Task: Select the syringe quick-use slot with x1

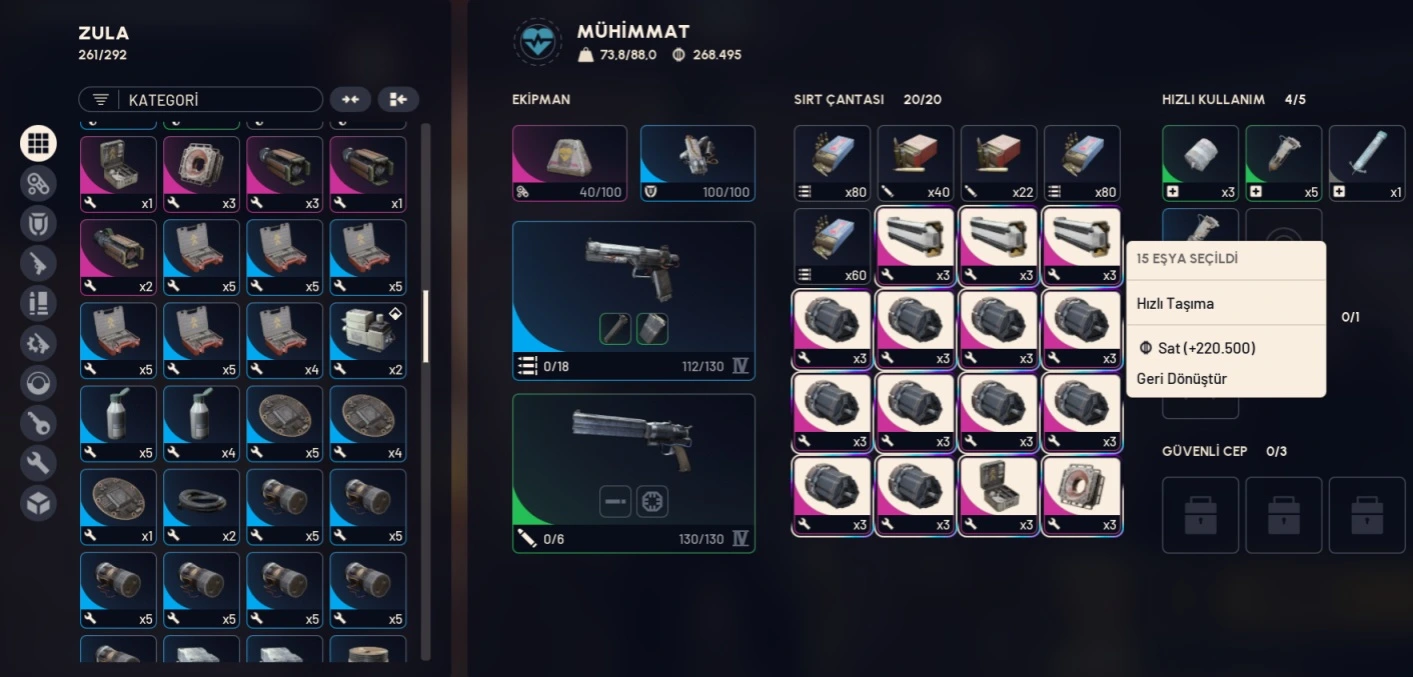Action: click(x=1366, y=162)
